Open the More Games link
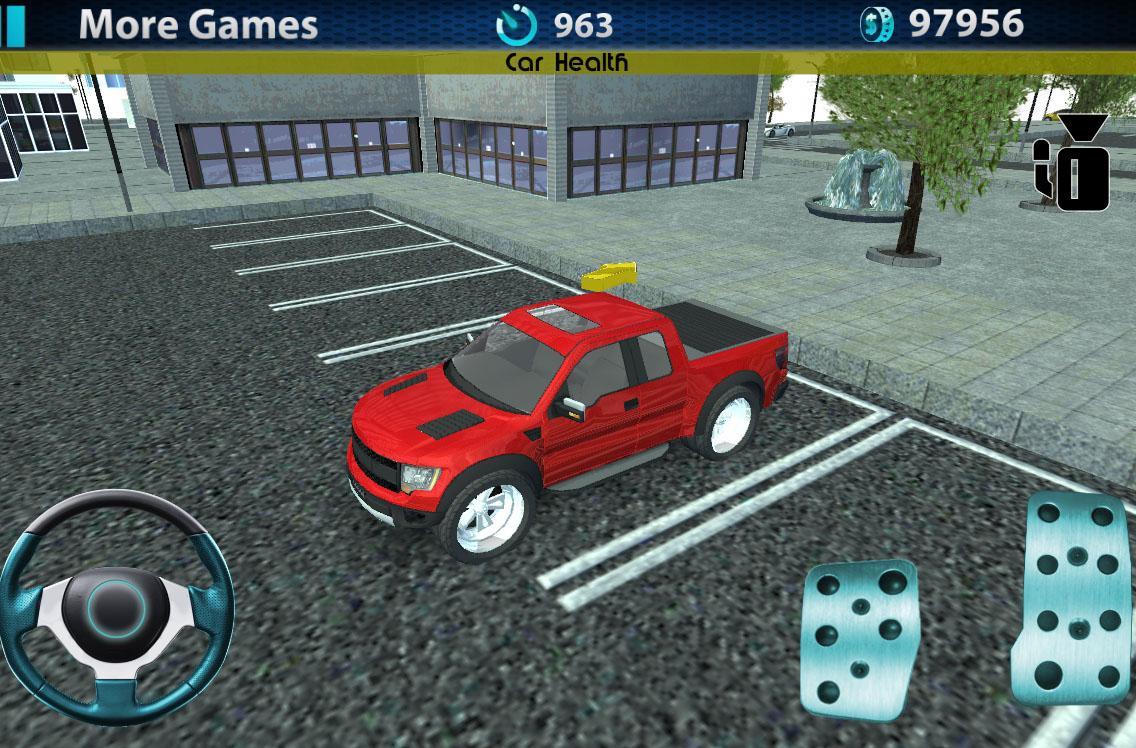This screenshot has width=1136, height=748. (x=198, y=24)
